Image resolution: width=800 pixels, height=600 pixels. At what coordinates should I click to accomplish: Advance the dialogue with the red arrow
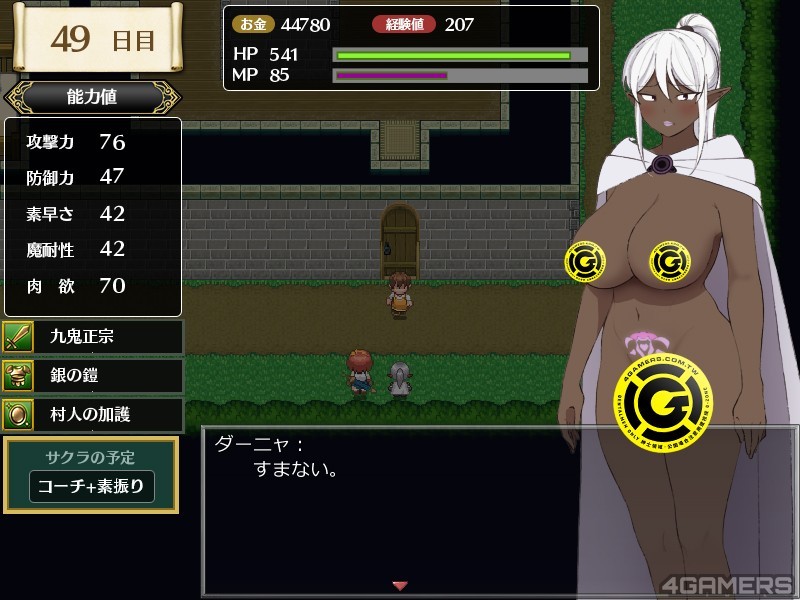pos(400,585)
